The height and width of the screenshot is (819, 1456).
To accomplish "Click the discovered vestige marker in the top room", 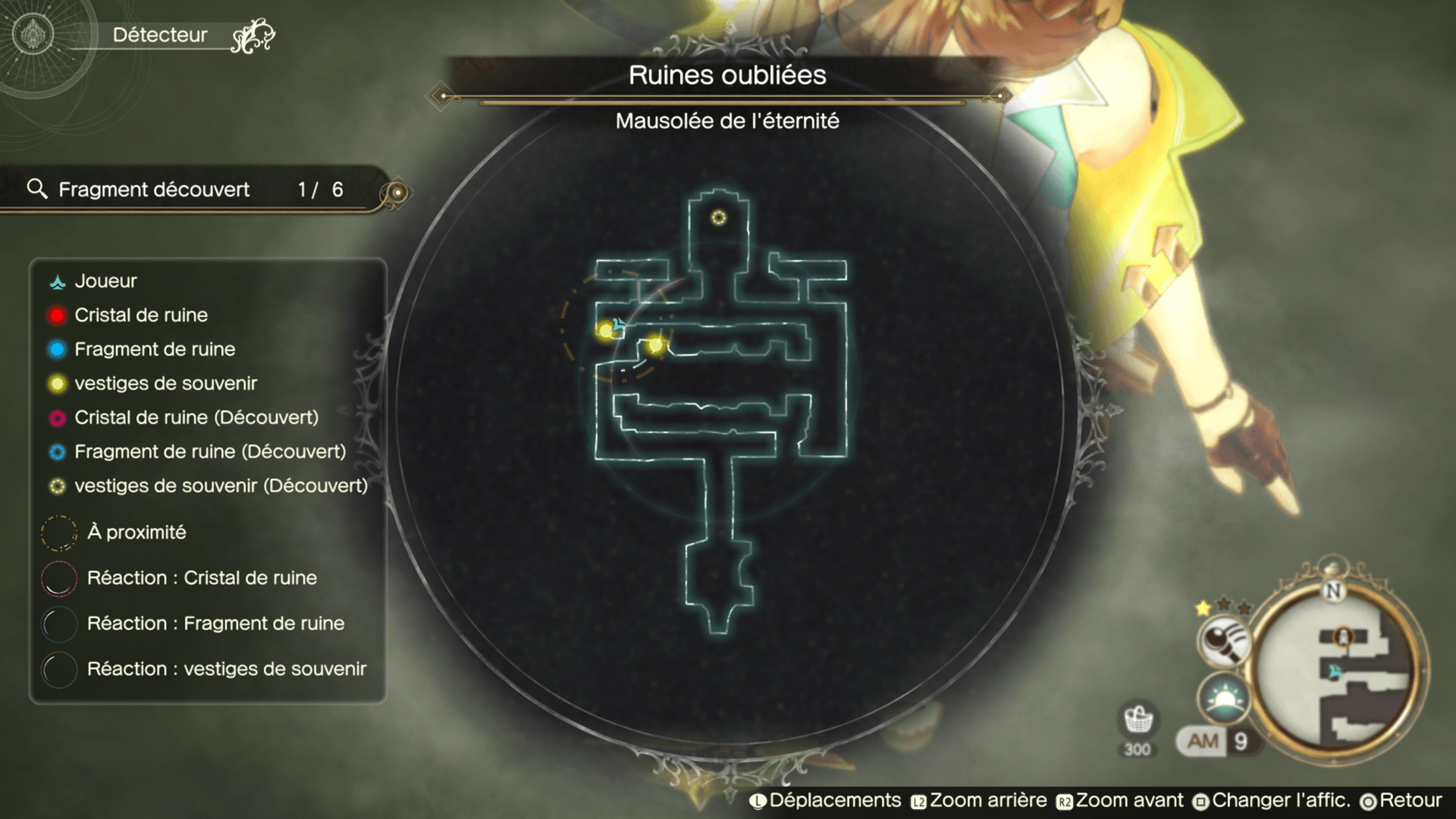I will [x=718, y=218].
